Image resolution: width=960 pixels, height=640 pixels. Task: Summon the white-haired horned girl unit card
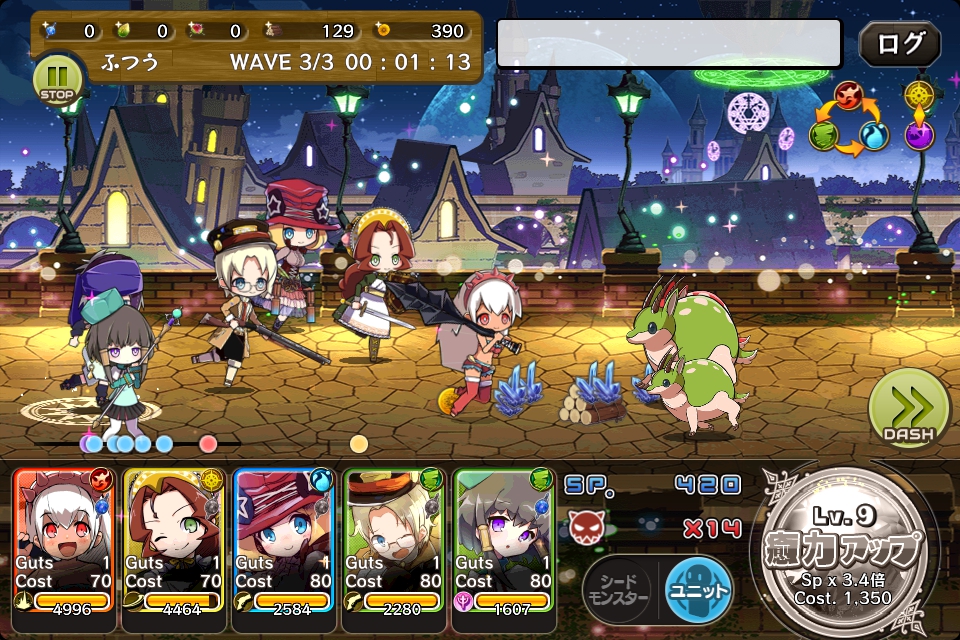click(x=64, y=540)
